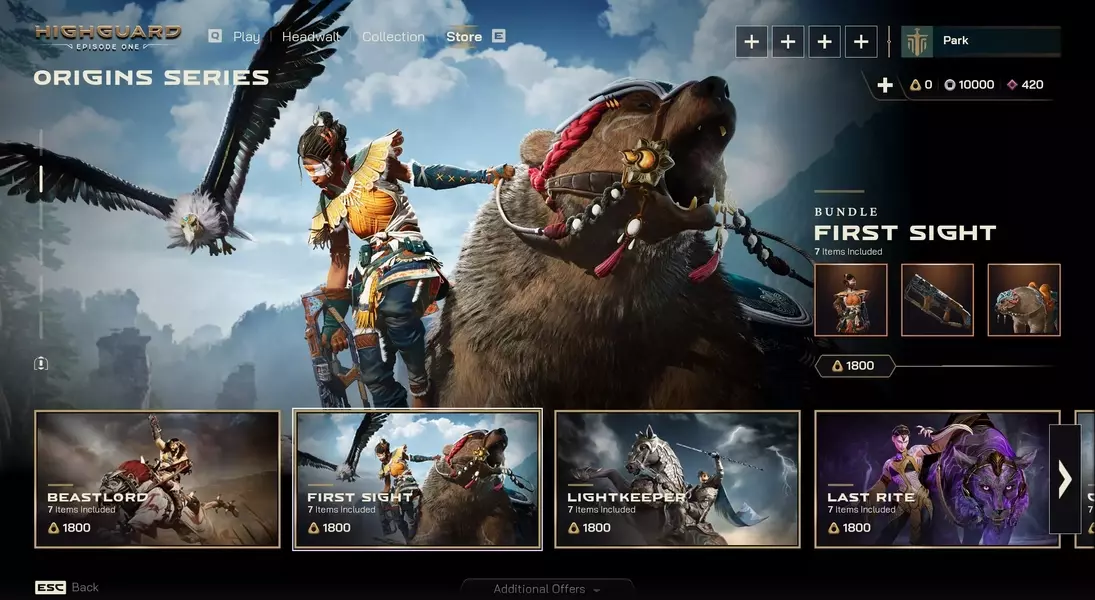Choose the First Sight bundle card

(417, 479)
